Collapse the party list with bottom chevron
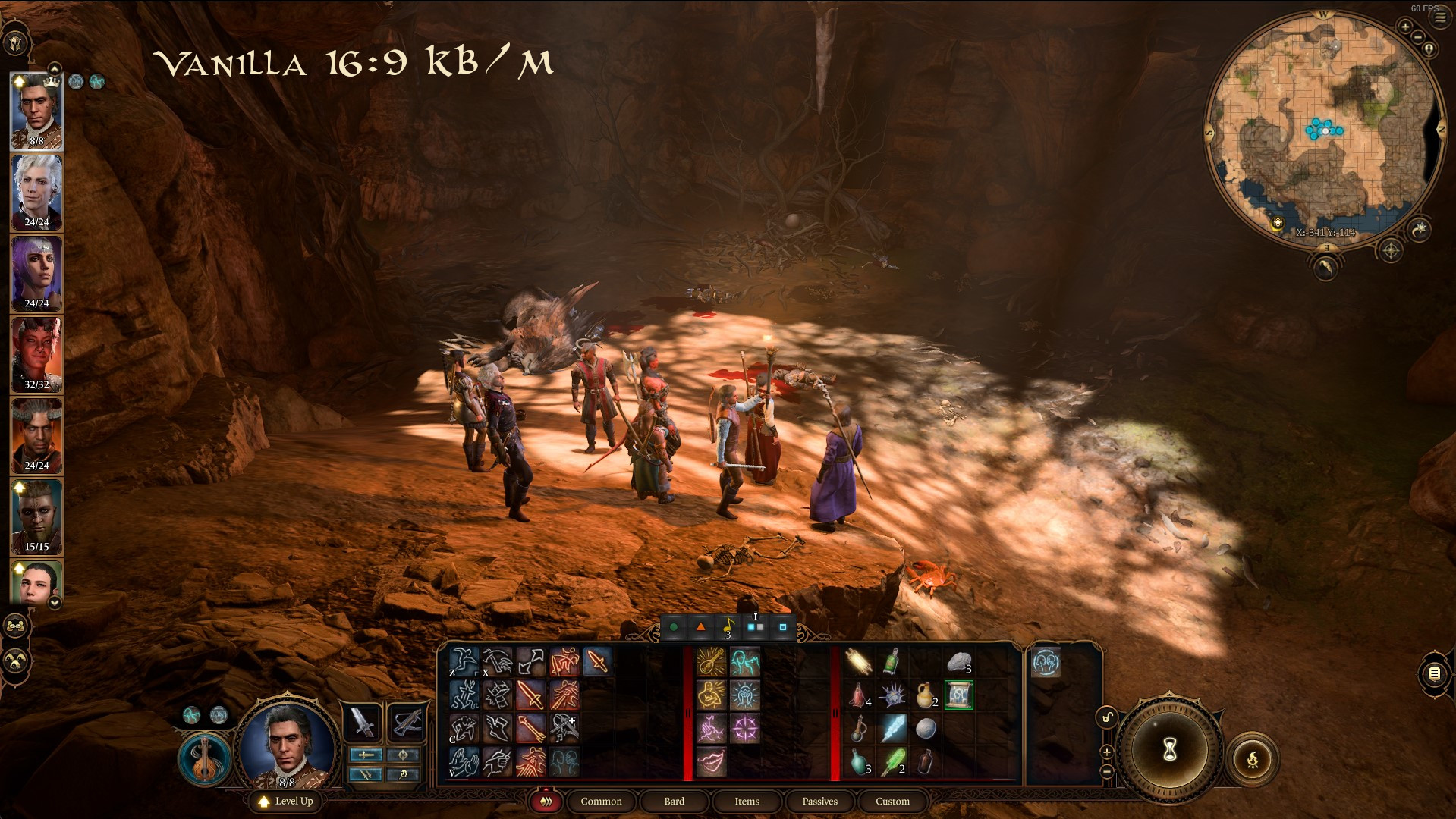1456x819 pixels. pyautogui.click(x=54, y=603)
